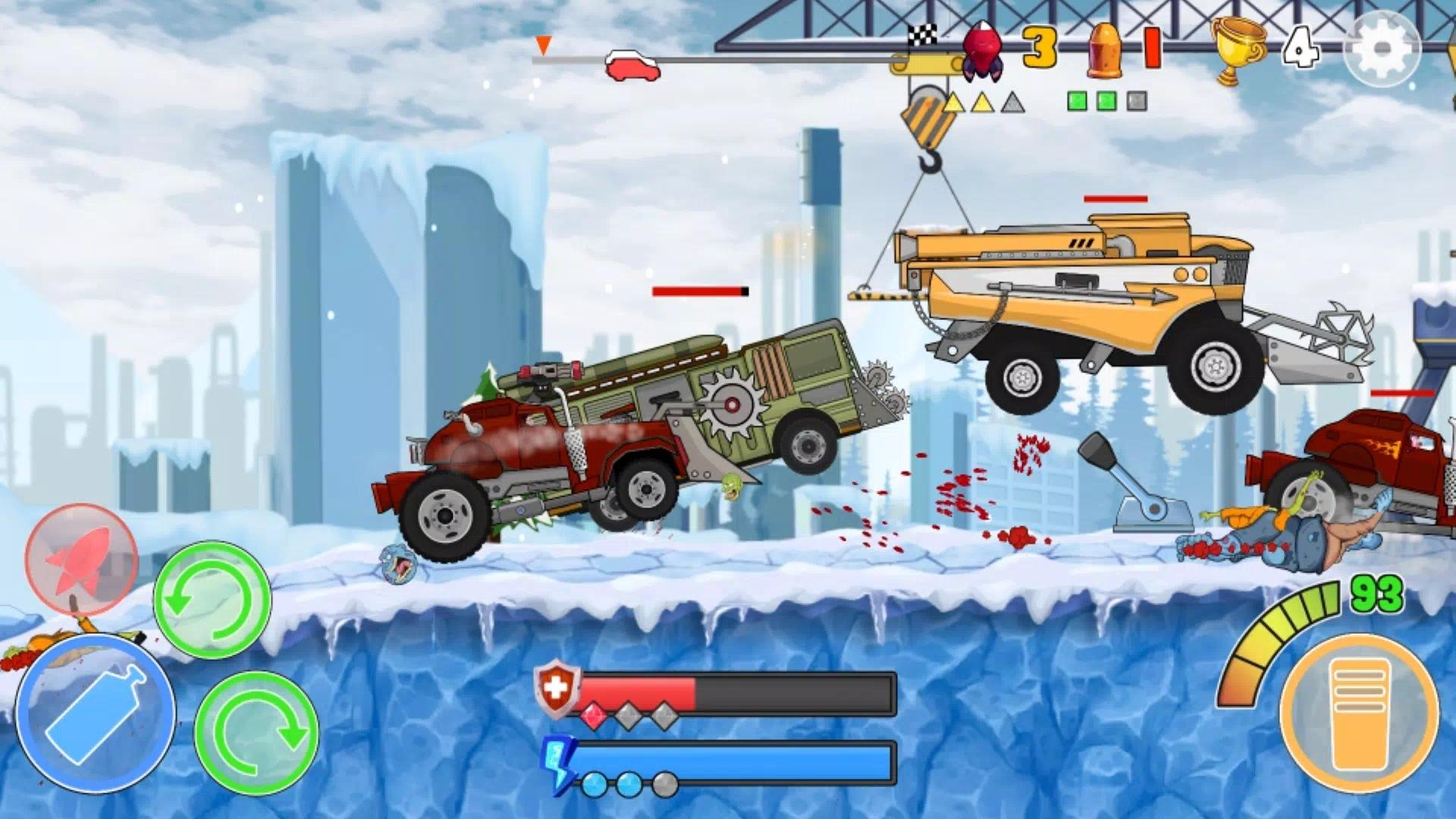Tilt the car counter-clockwise with green arrow

[x=212, y=599]
